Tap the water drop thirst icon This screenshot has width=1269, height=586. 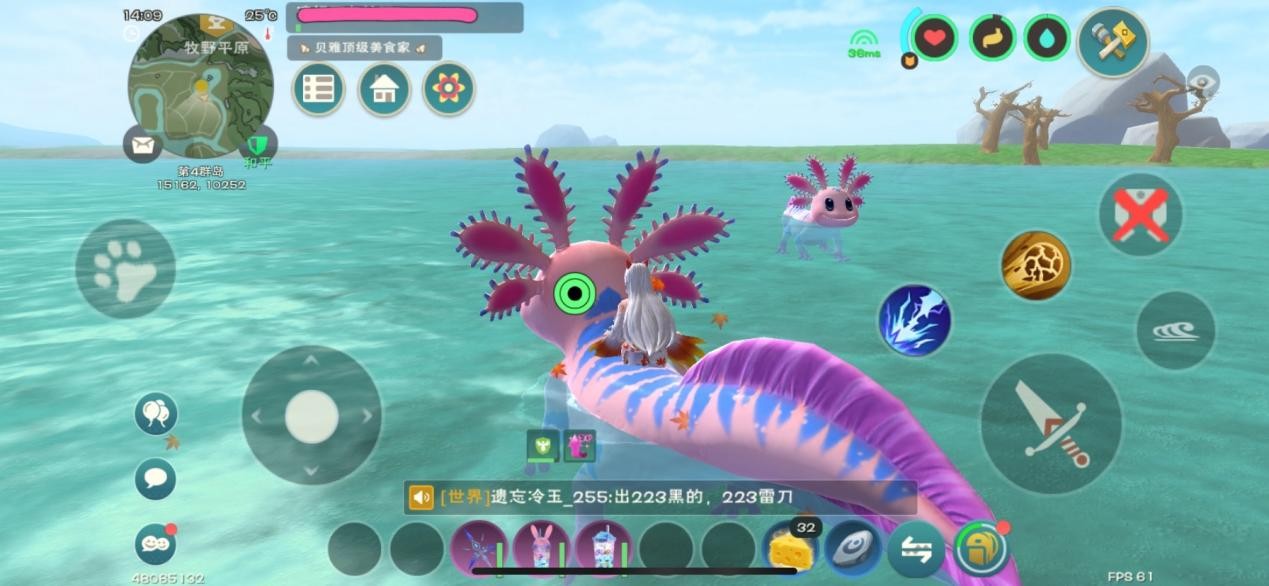coord(1046,38)
